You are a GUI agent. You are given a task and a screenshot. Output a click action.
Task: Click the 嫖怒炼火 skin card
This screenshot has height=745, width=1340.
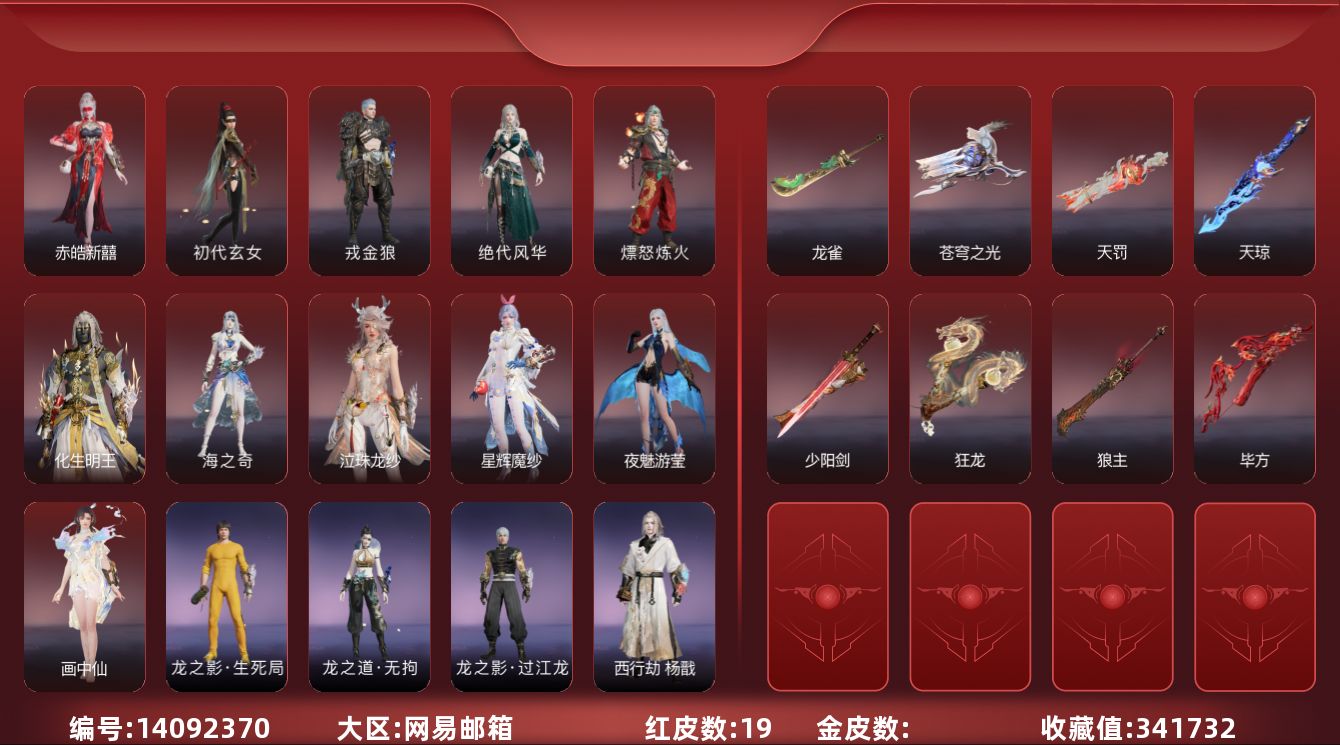click(x=654, y=180)
